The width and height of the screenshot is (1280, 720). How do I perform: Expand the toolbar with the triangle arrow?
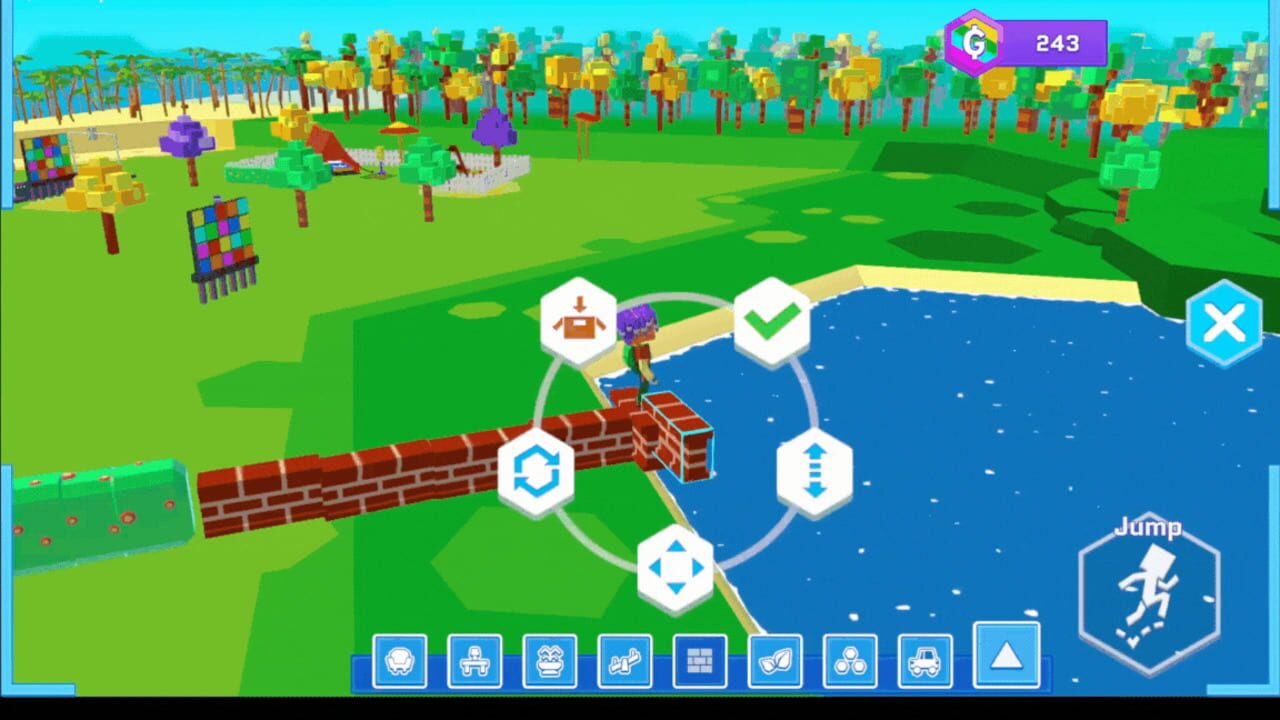point(1005,658)
